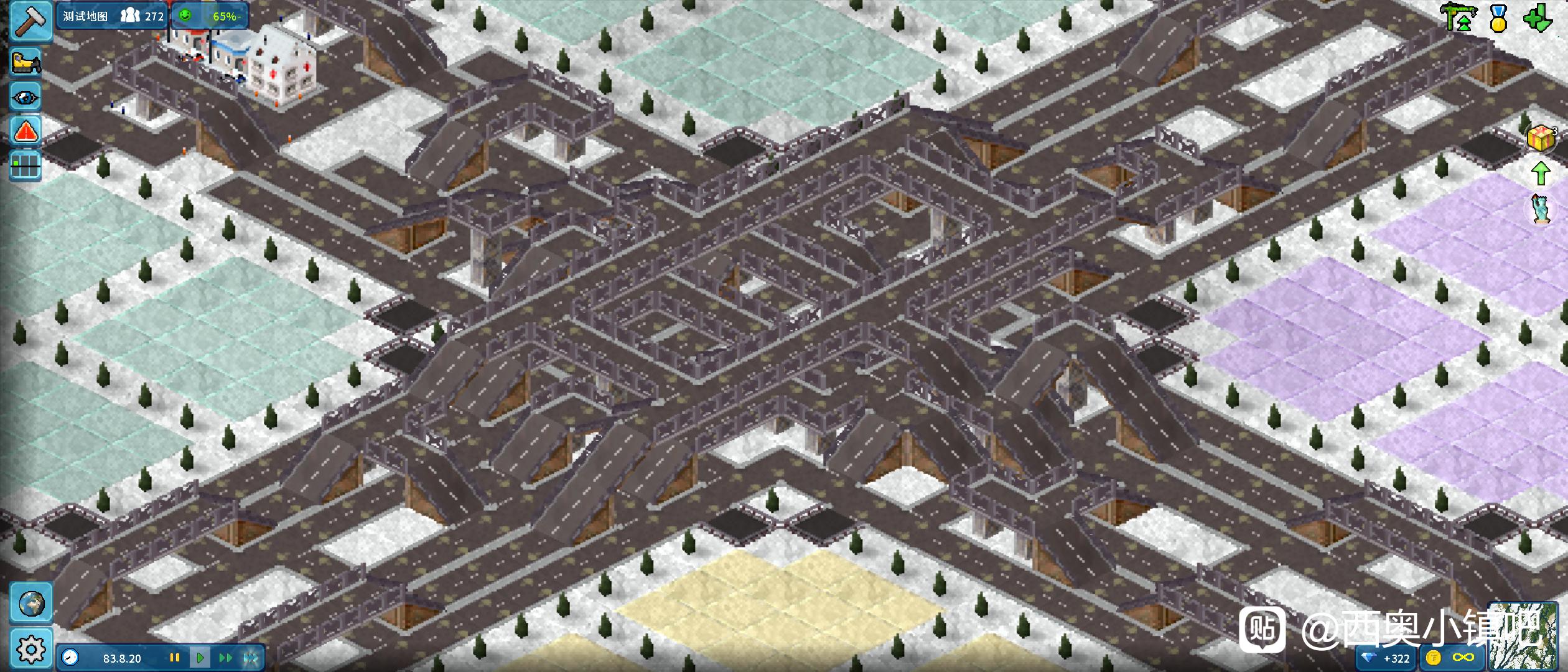Open the red warning triangle alerts
The width and height of the screenshot is (1568, 672).
26,131
